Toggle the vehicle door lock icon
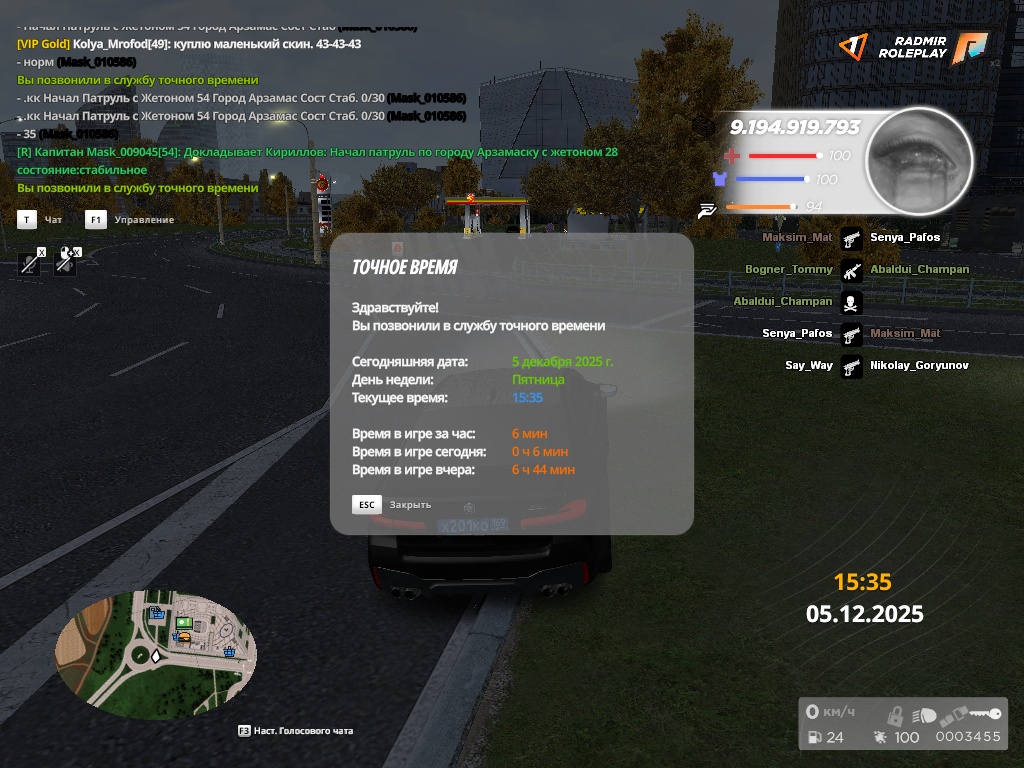Image resolution: width=1024 pixels, height=768 pixels. point(896,716)
